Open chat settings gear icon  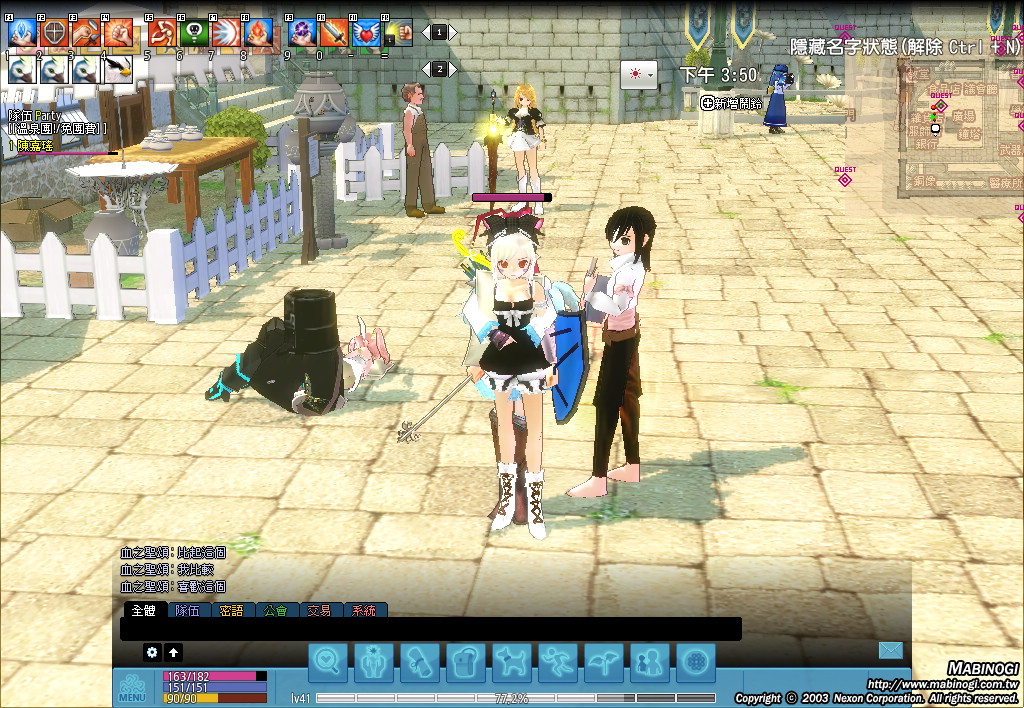[152, 652]
